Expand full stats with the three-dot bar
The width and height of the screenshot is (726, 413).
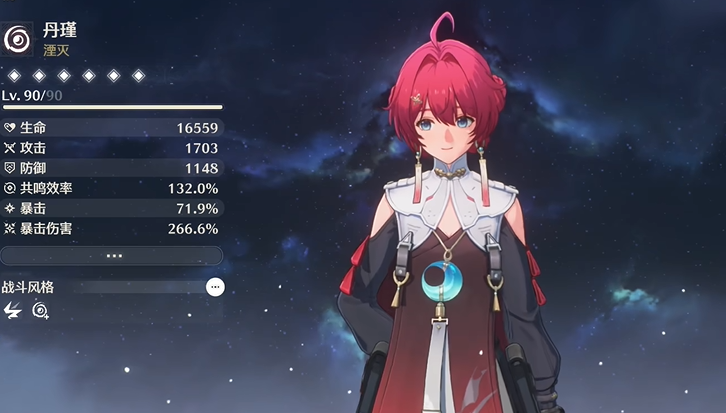pos(112,256)
